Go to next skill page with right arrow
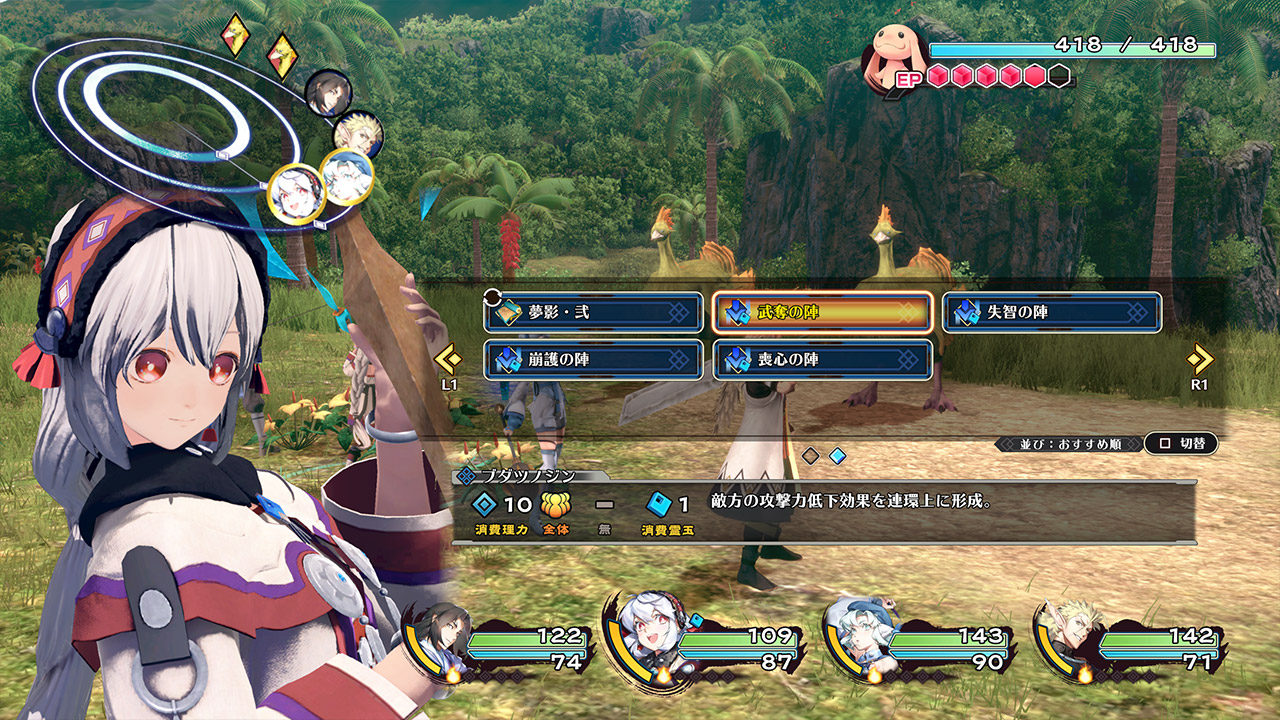Image resolution: width=1280 pixels, height=720 pixels. pos(1199,359)
